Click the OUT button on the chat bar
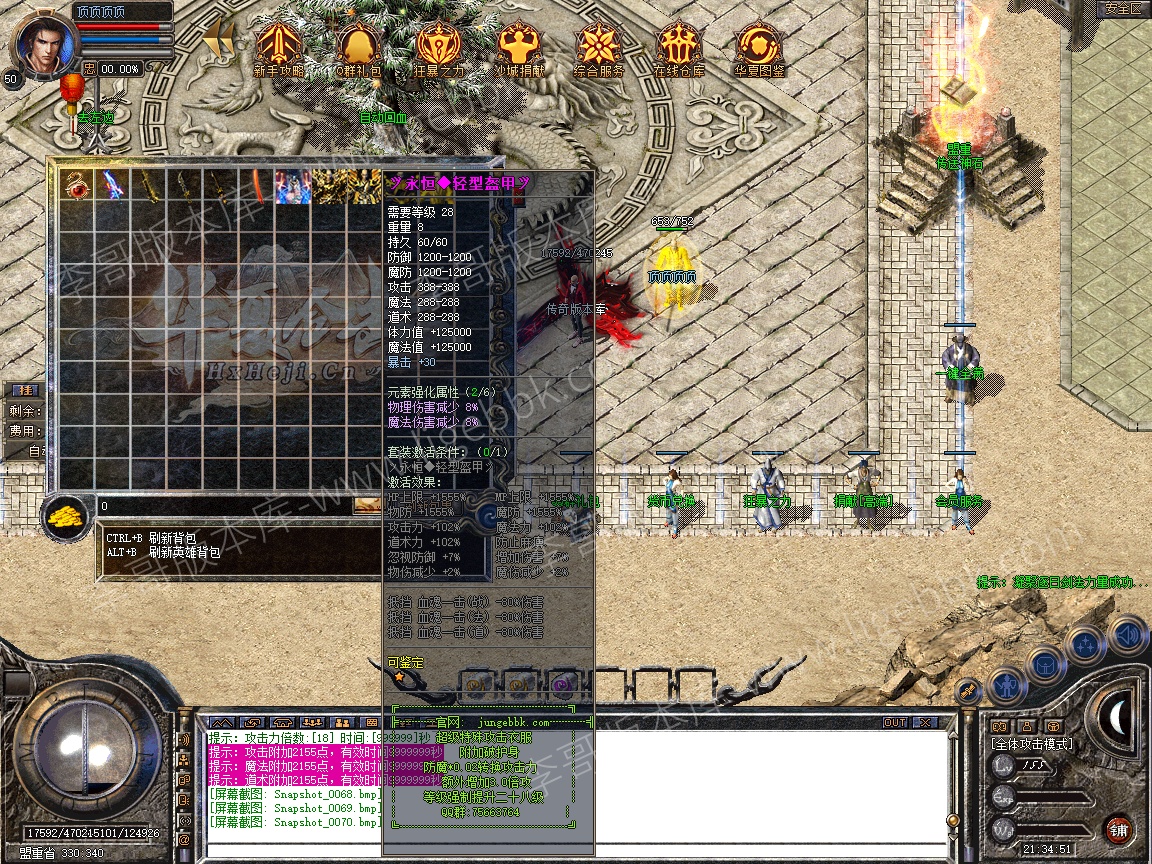Viewport: 1152px width, 864px height. pos(894,722)
